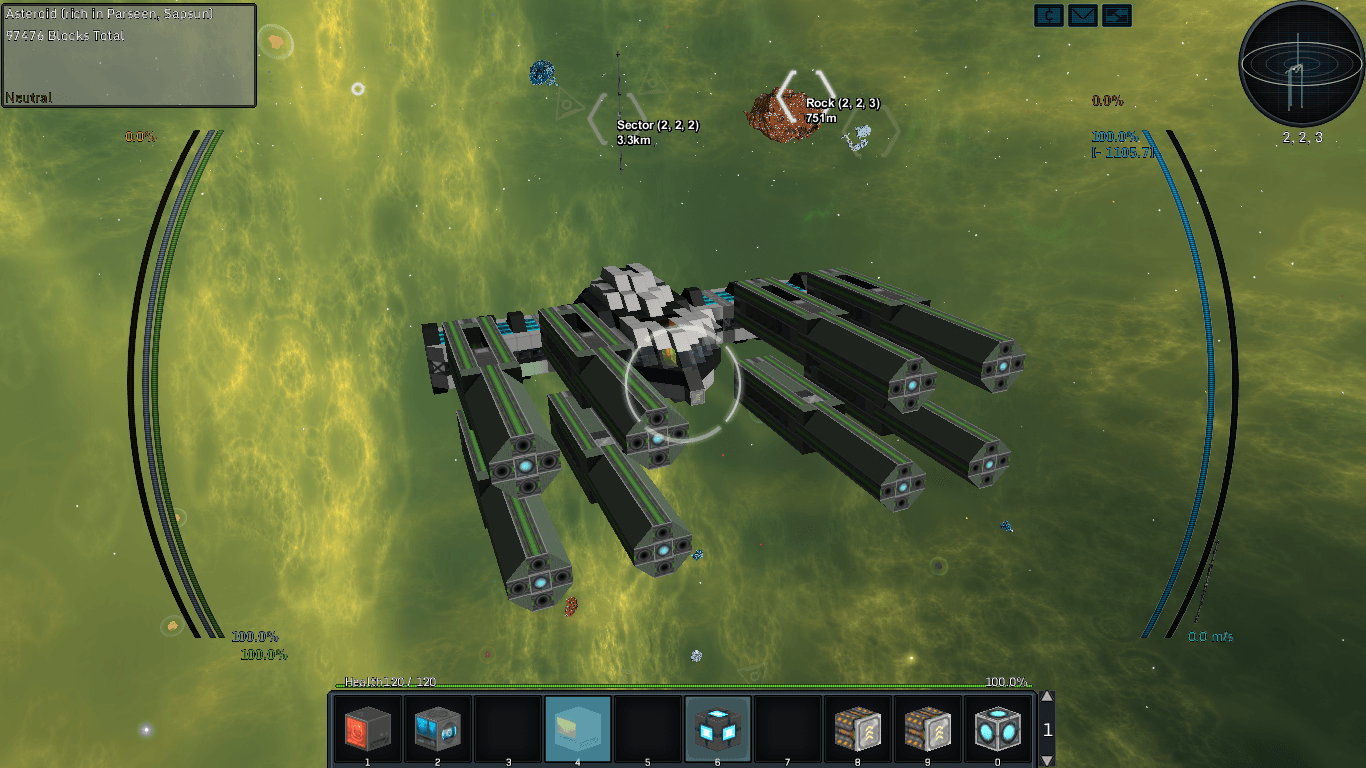Image resolution: width=1366 pixels, height=768 pixels.
Task: Select the cyan-light block in slot 0
Action: point(997,729)
